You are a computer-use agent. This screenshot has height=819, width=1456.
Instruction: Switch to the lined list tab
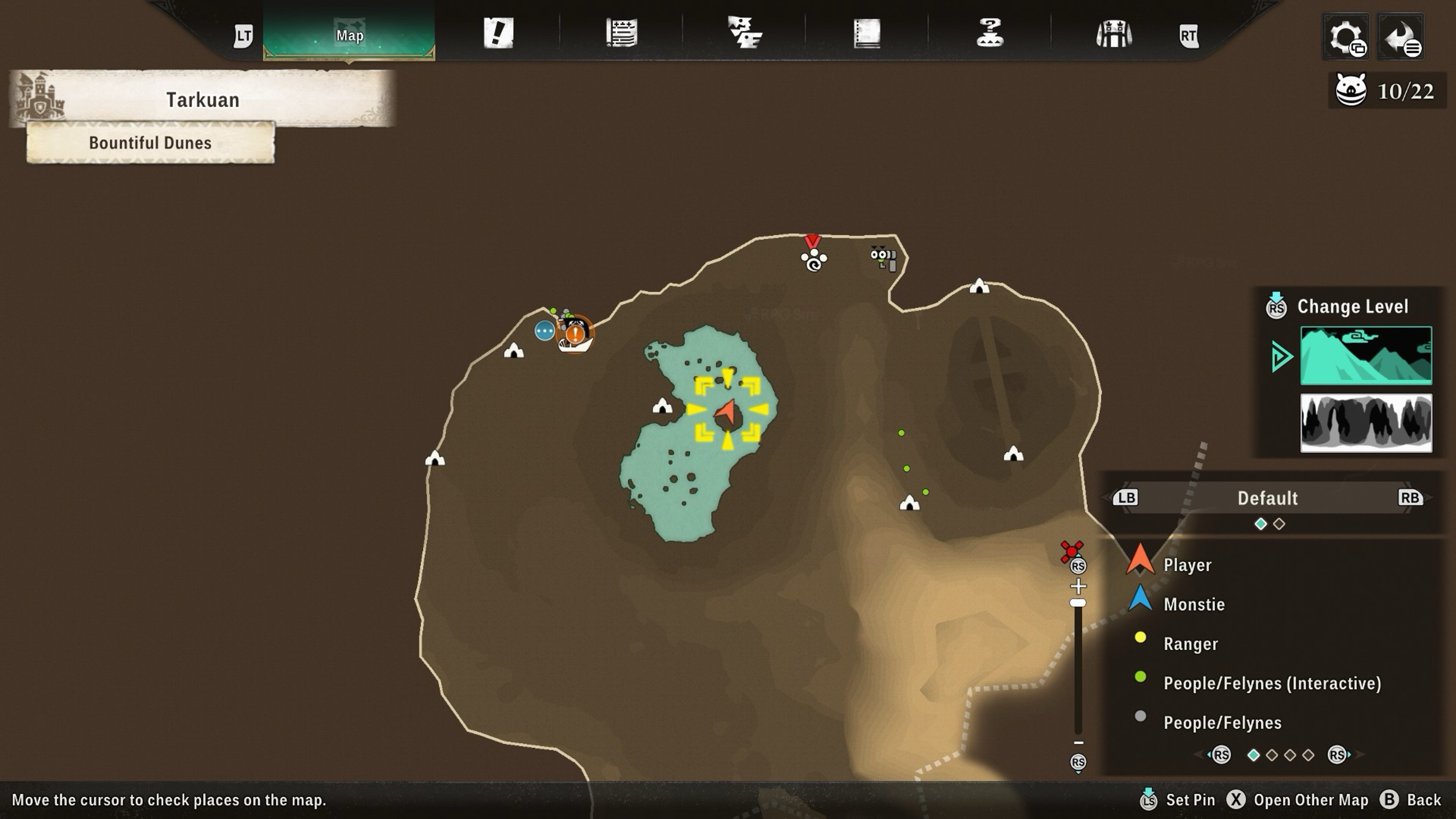tap(621, 33)
